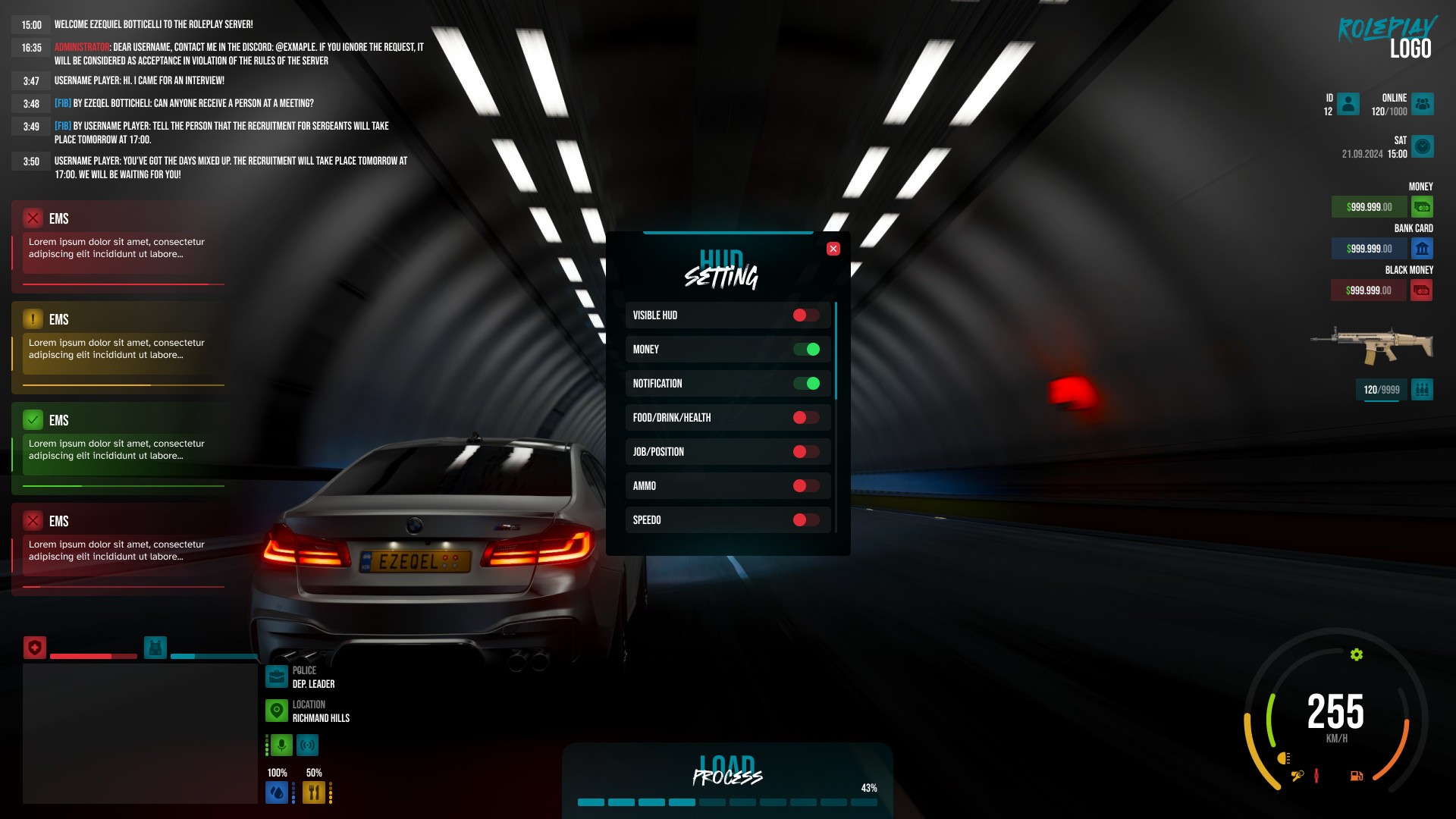Click the fuel indicator on the speedometer

[1356, 776]
